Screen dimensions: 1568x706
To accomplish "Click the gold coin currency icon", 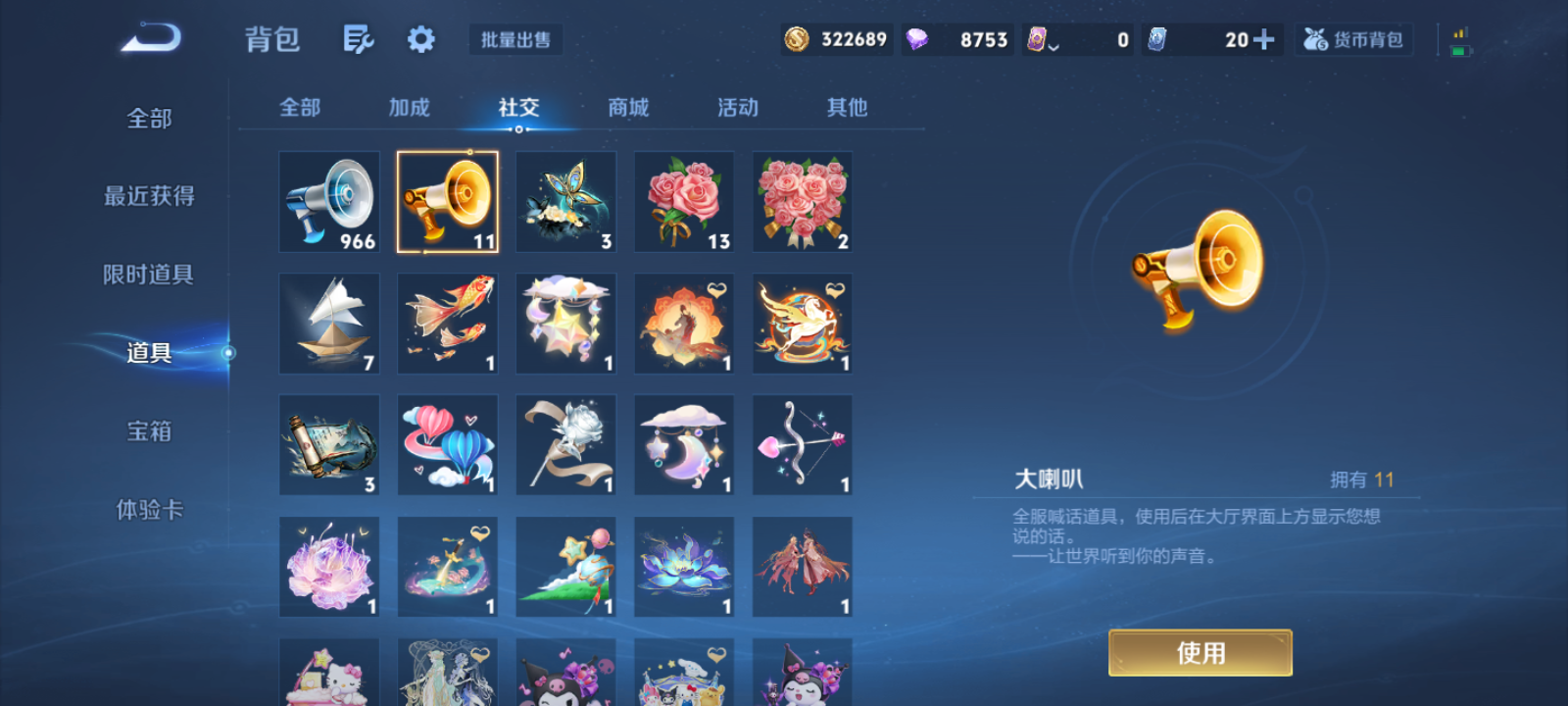I will (x=796, y=39).
